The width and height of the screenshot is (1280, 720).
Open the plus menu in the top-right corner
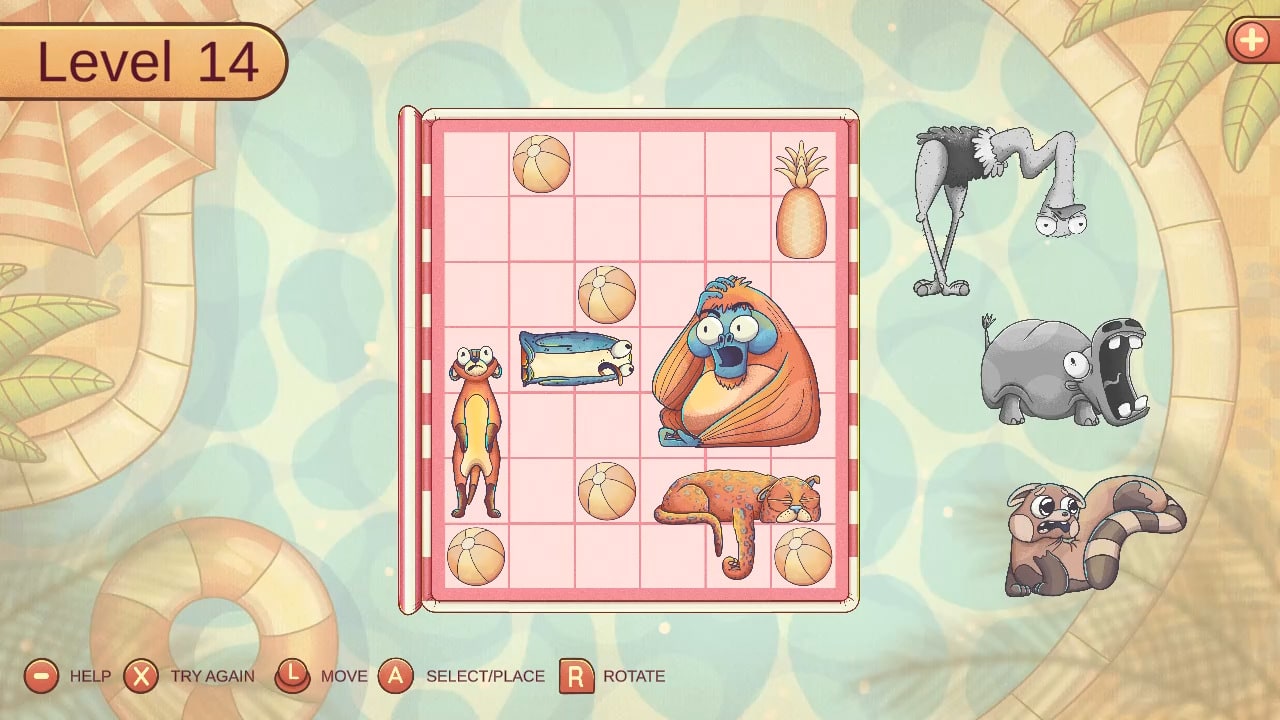1251,42
